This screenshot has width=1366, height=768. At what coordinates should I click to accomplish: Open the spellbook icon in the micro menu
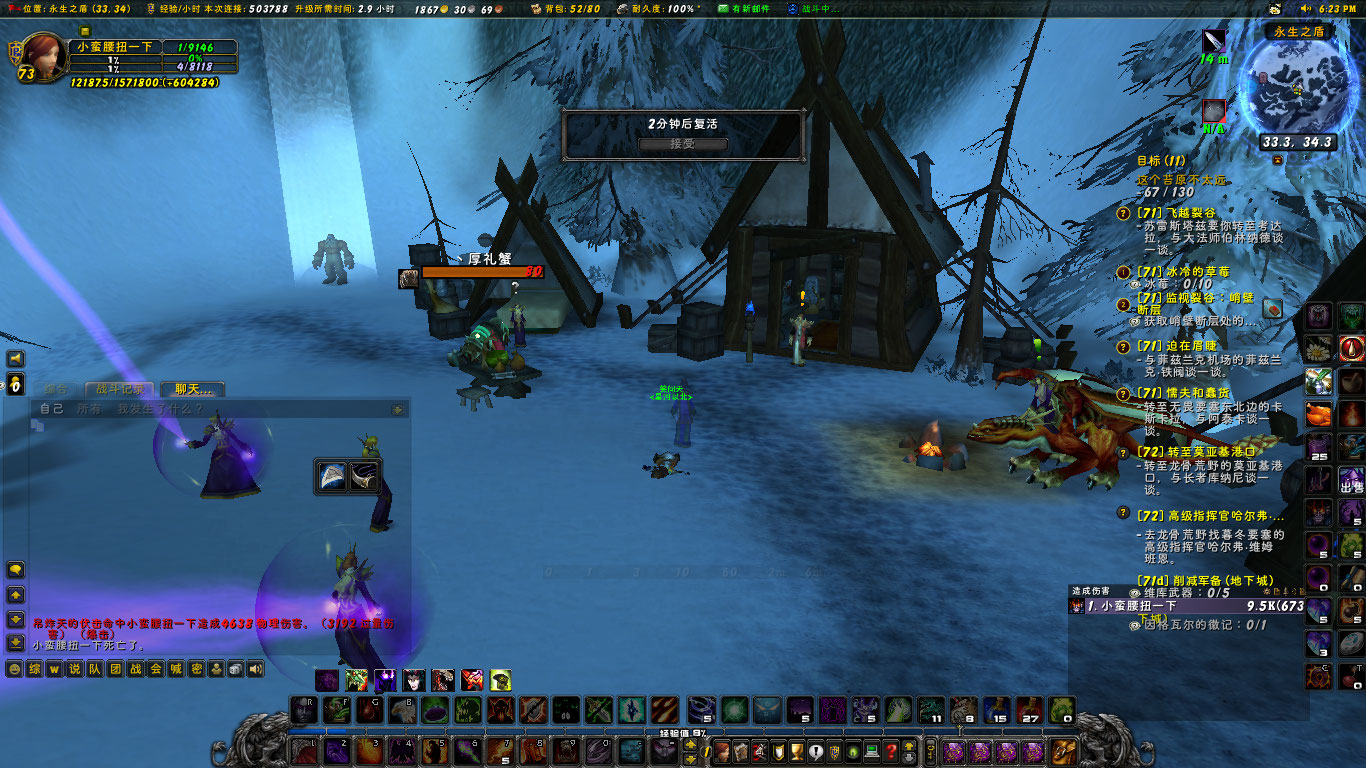pyautogui.click(x=740, y=751)
